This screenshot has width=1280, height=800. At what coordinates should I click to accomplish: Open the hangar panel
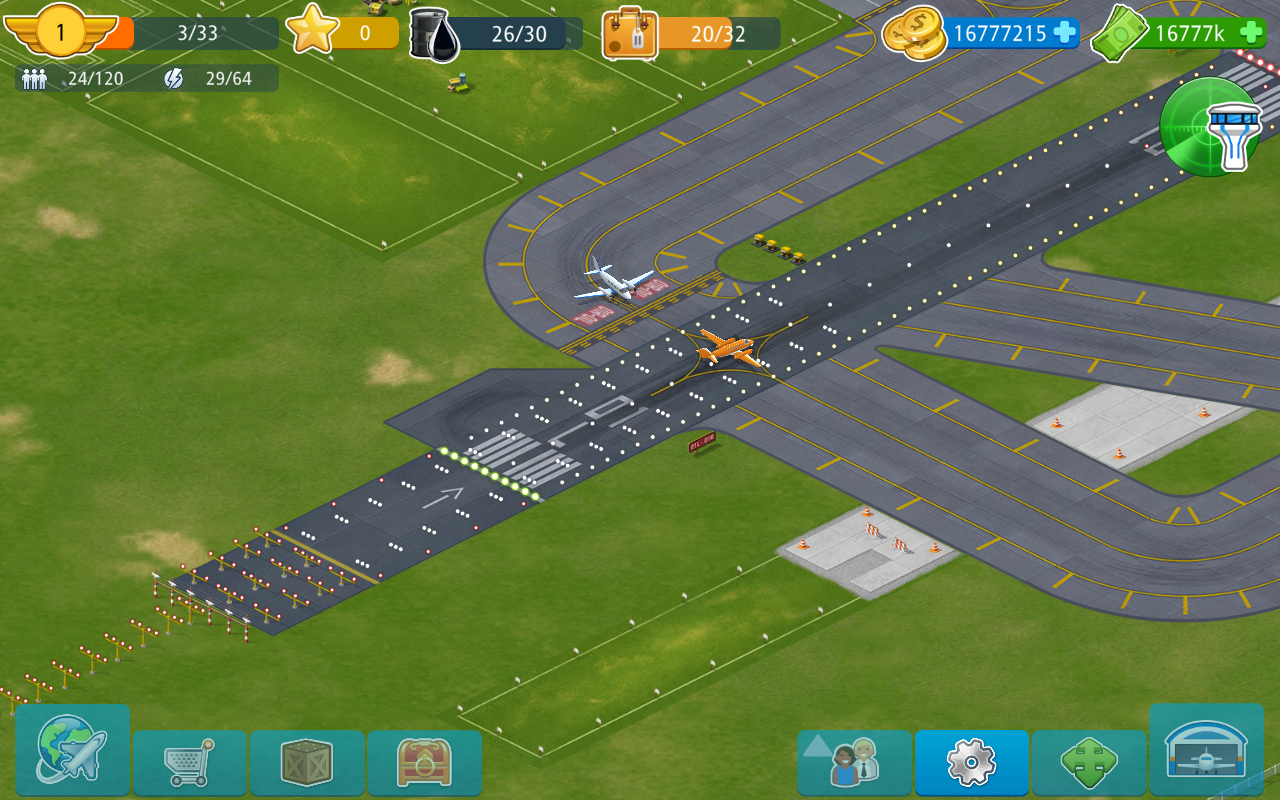point(1207,762)
